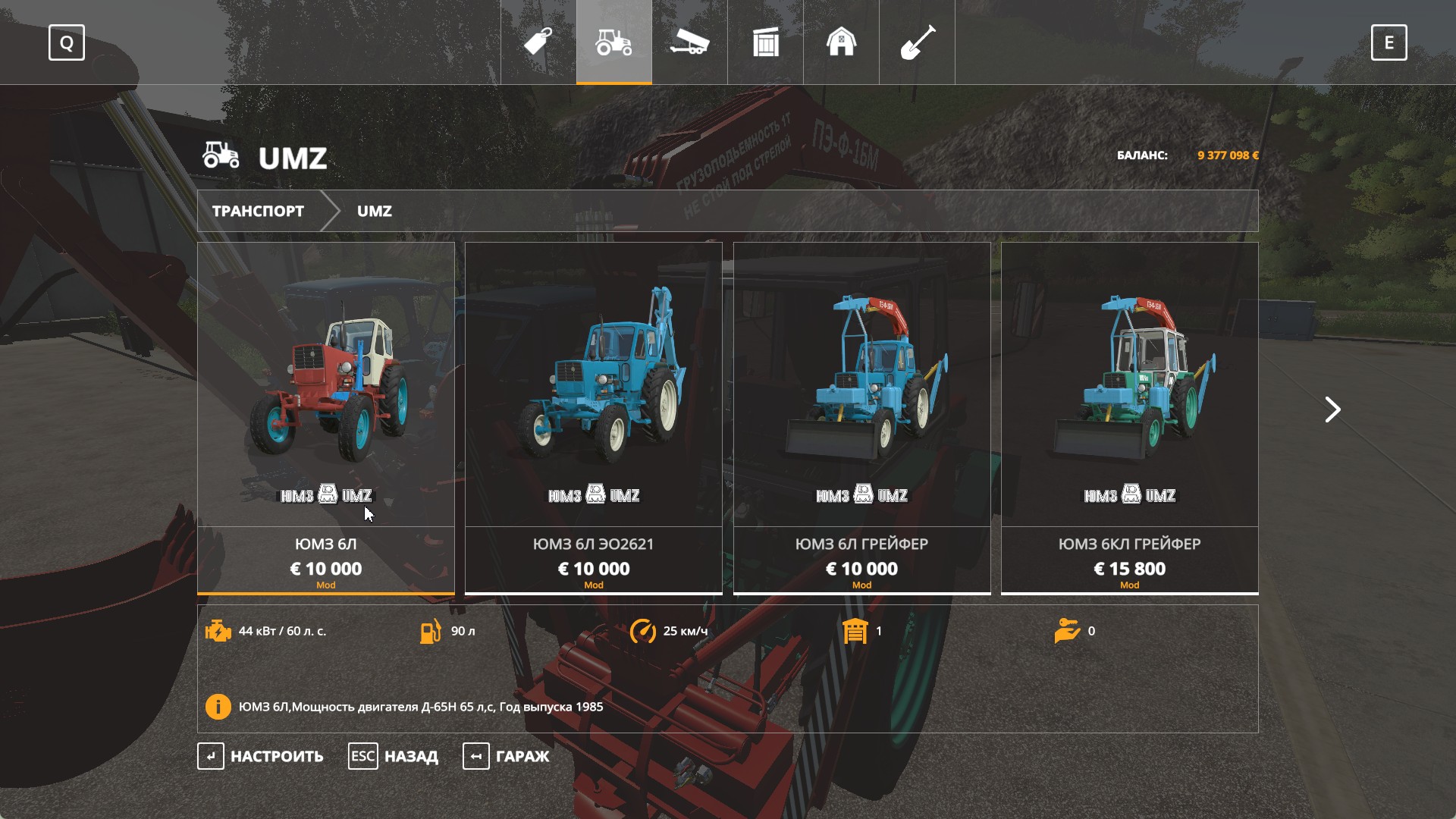The width and height of the screenshot is (1456, 819).
Task: Choose the ЮМЗ 6Л ЭО2621 excavator tractor
Action: coord(594,417)
